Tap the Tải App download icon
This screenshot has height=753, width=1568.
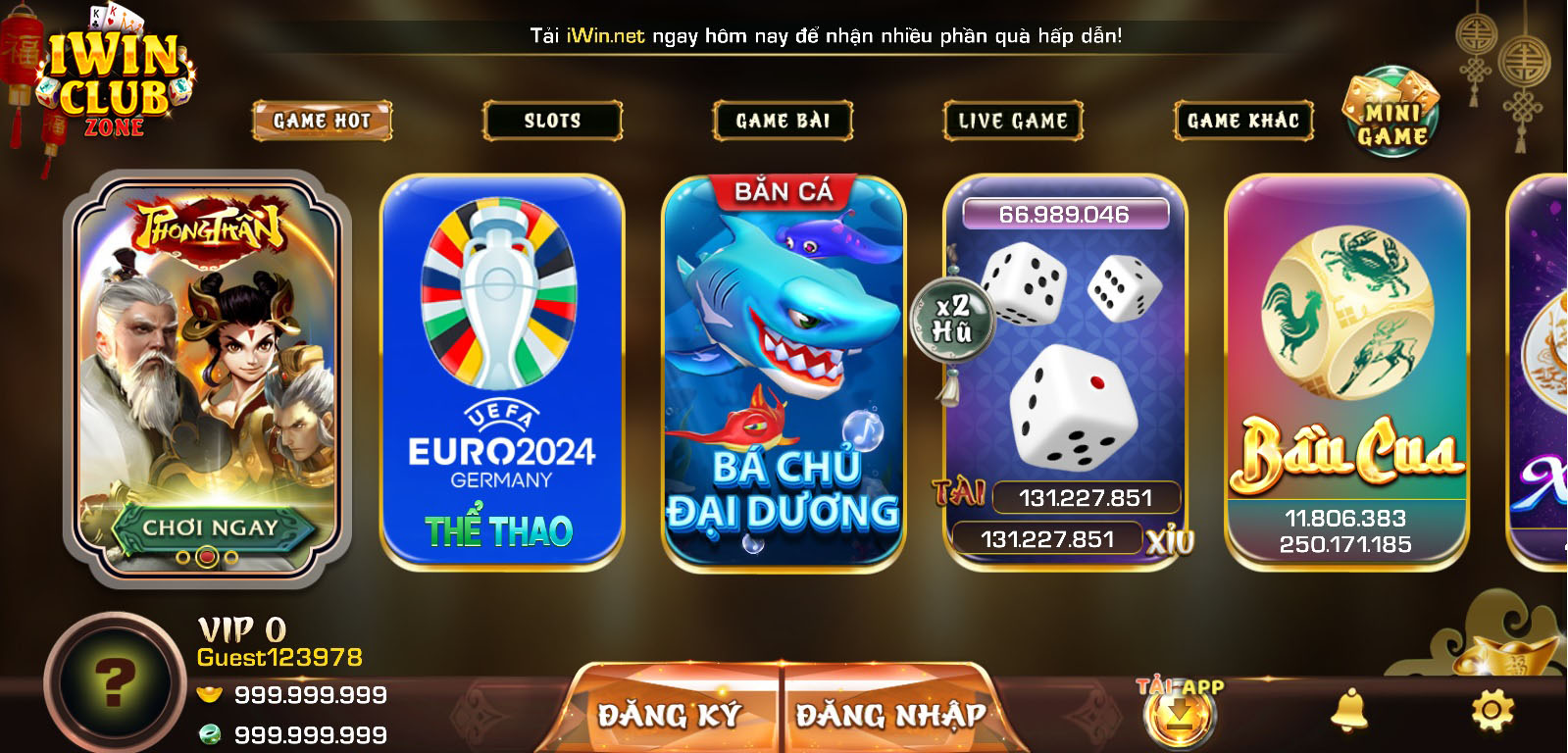[1180, 714]
